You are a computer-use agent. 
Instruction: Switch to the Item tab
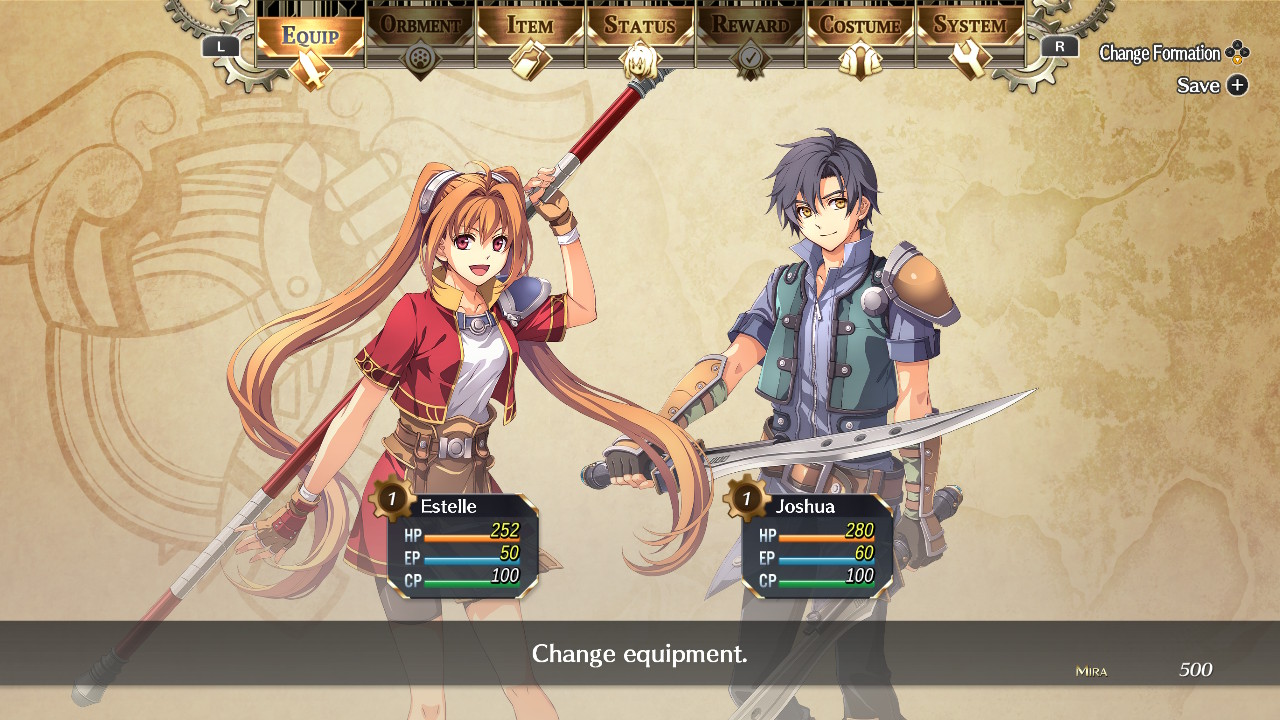[x=530, y=26]
